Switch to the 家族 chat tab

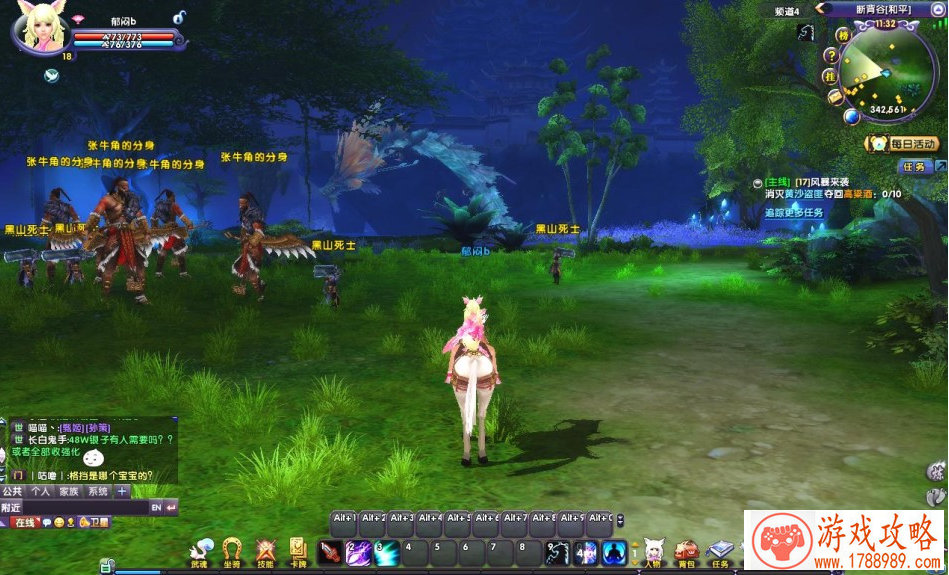click(68, 492)
